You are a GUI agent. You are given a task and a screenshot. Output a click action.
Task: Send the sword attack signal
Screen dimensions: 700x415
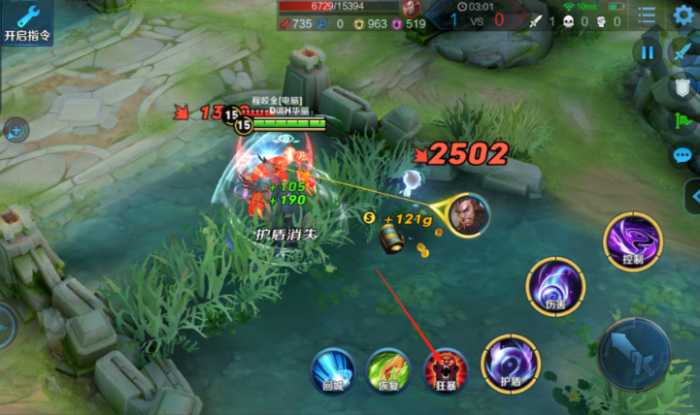(x=683, y=52)
